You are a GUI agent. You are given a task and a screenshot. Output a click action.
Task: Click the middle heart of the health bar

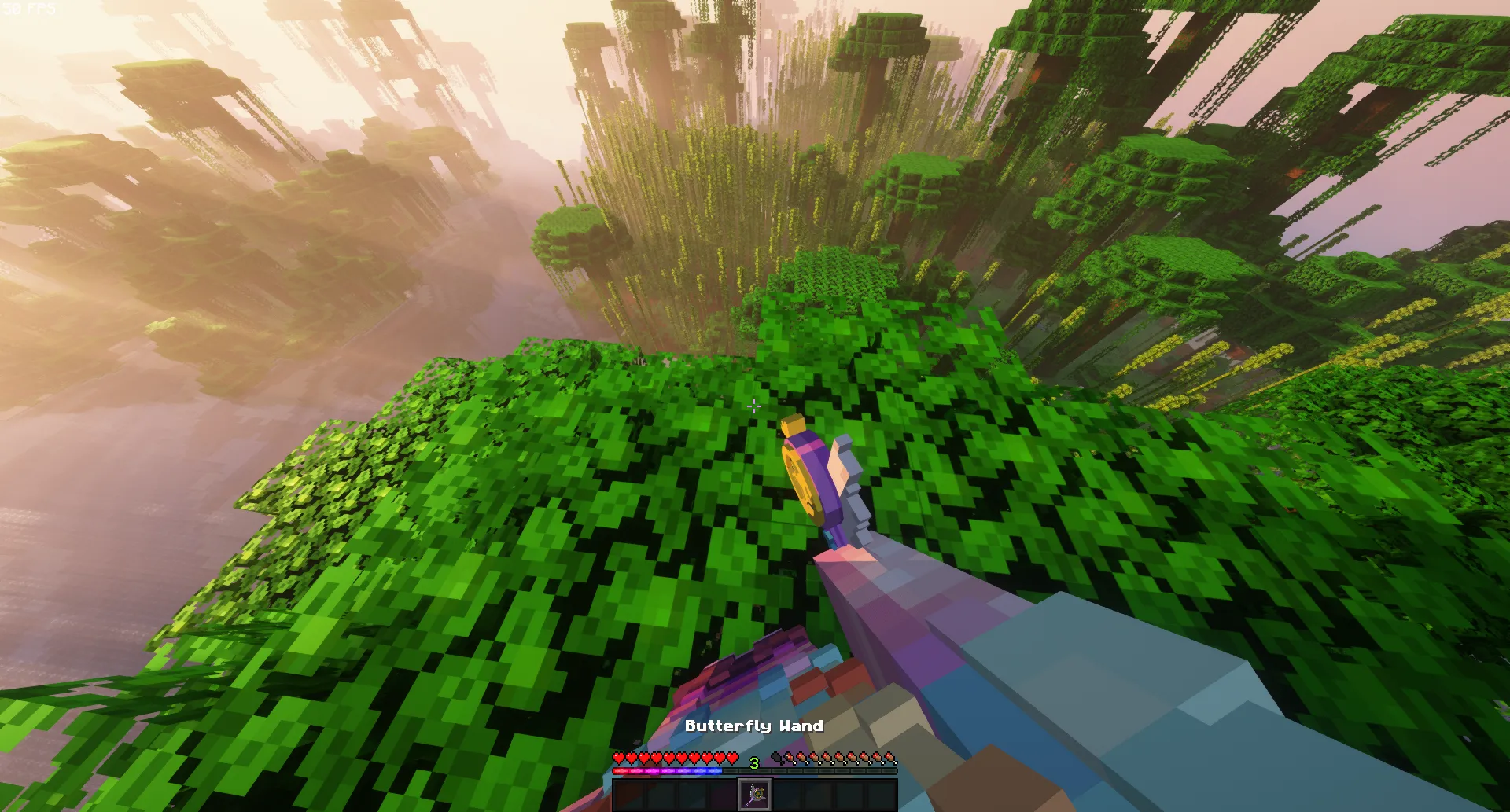674,757
